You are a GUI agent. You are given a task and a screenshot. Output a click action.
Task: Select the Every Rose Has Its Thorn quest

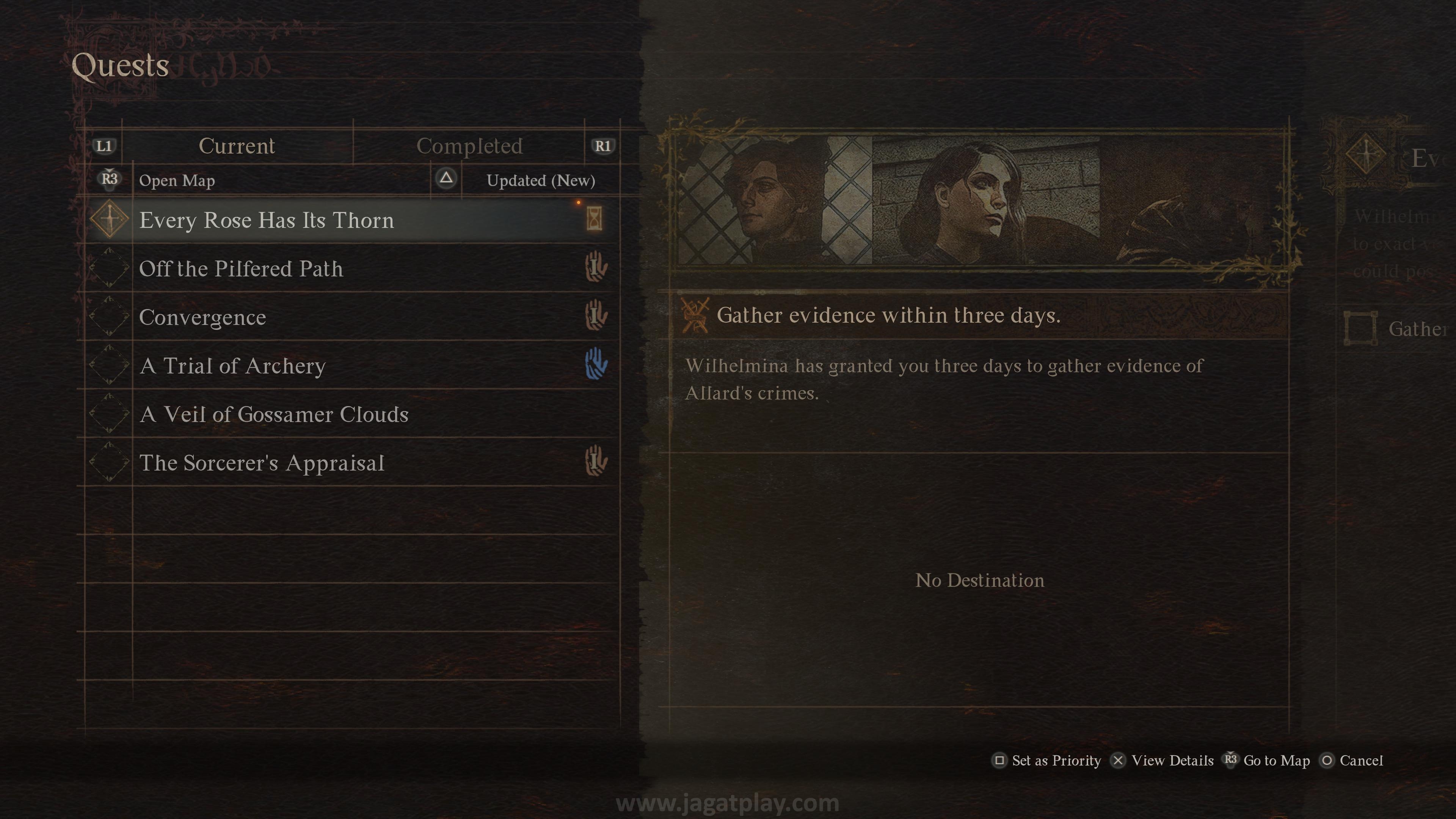click(x=266, y=220)
